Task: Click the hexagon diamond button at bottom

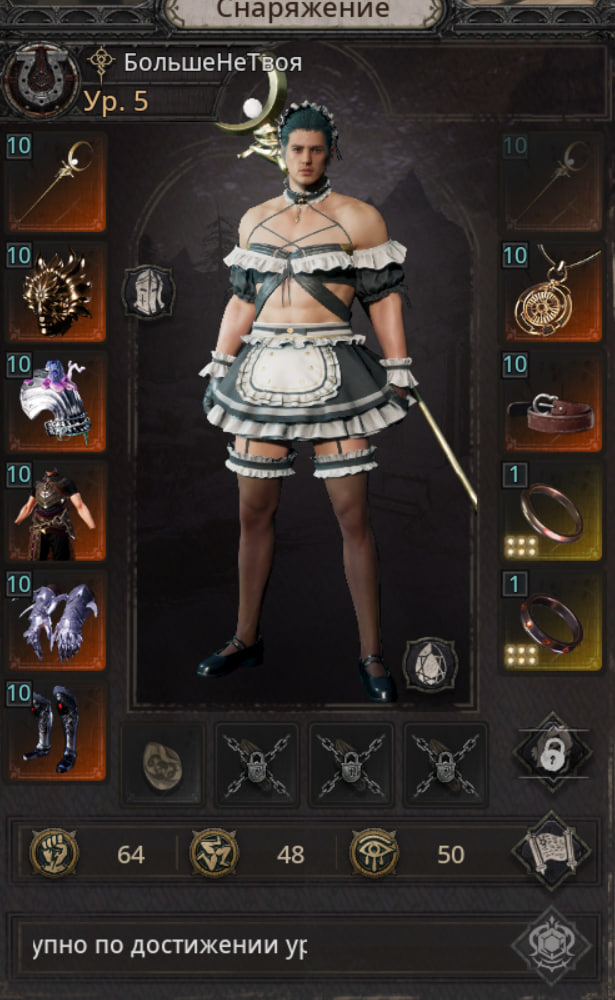Action: (549, 946)
